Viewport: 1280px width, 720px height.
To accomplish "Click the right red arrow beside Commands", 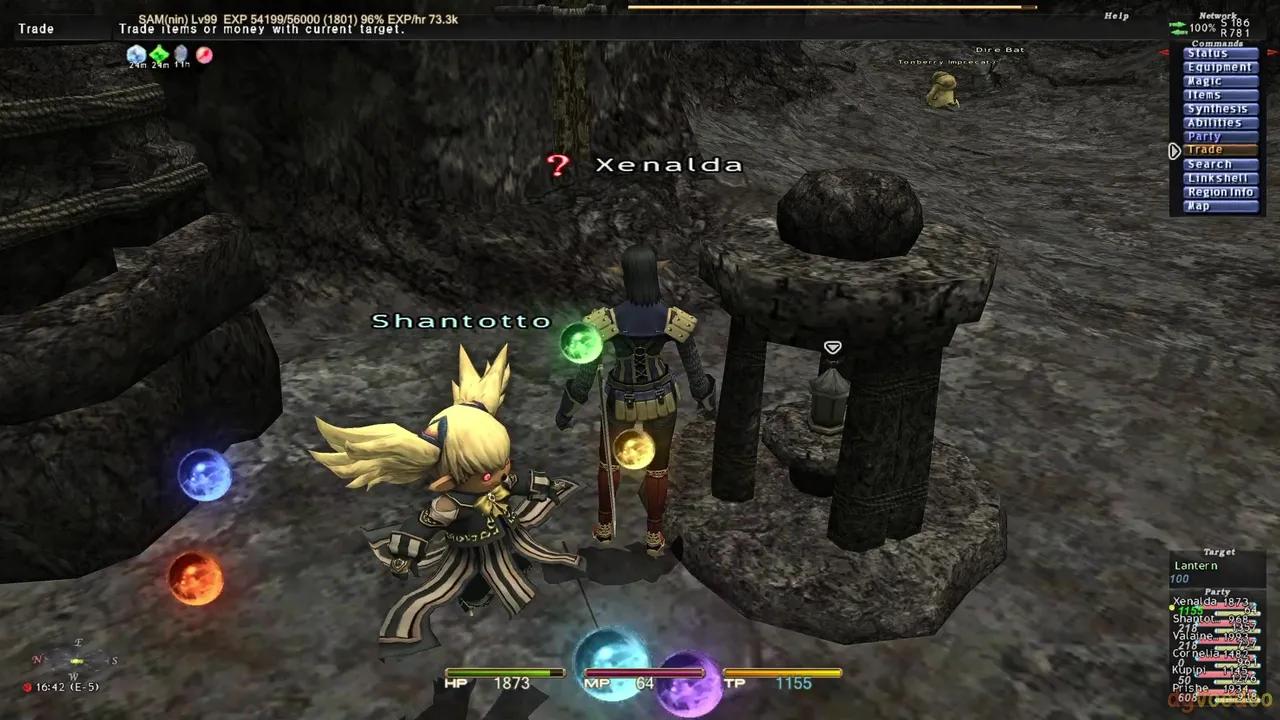I will (1275, 52).
